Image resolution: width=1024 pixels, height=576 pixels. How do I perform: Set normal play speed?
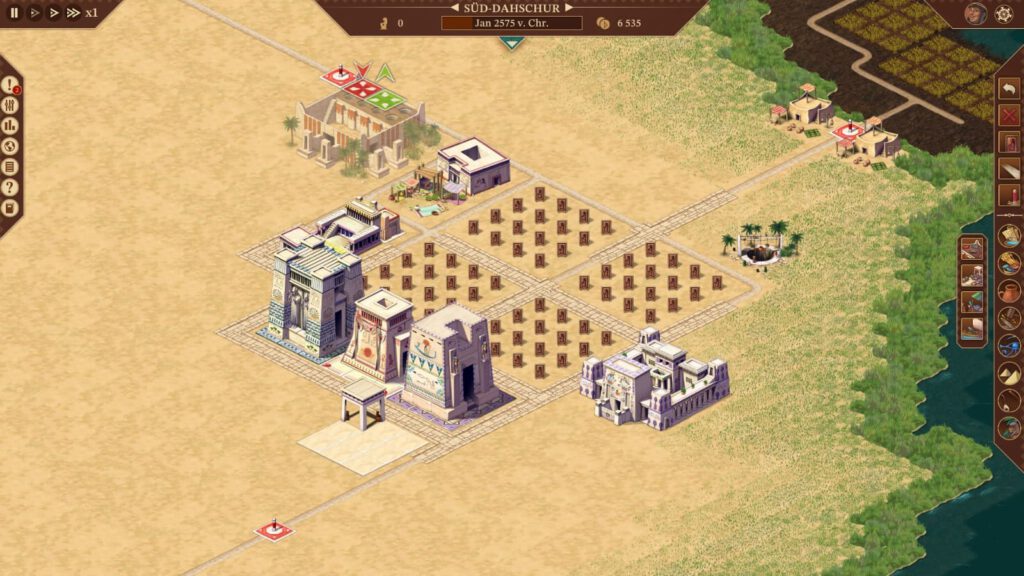point(34,13)
